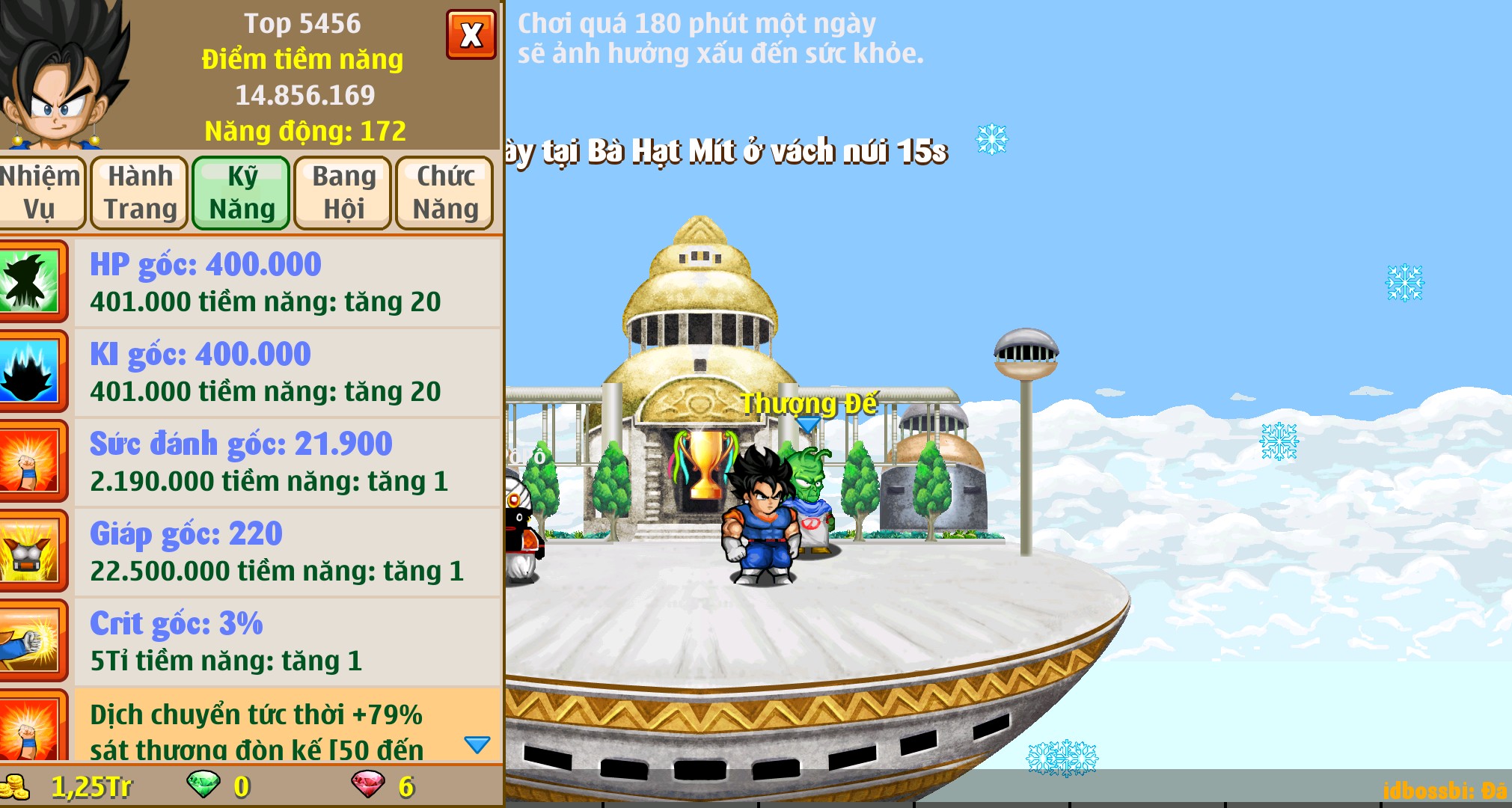The height and width of the screenshot is (808, 1512).
Task: Click the character portrait avatar
Action: (64, 75)
